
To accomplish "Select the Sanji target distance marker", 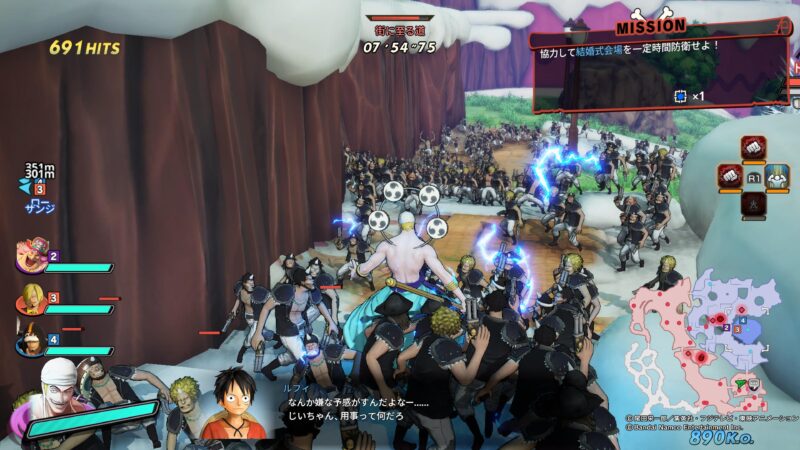I will tap(36, 188).
